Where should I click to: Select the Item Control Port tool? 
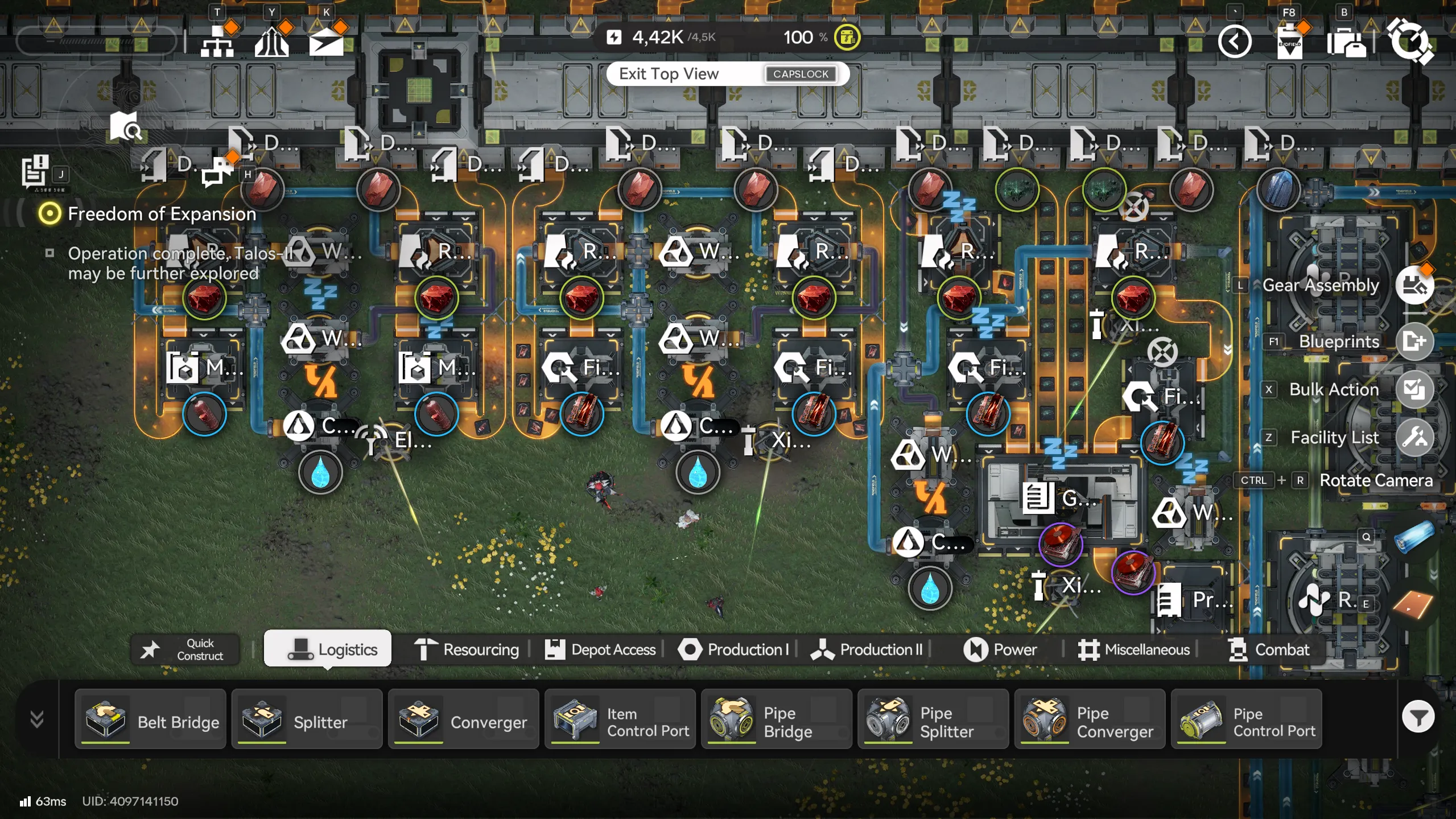(620, 719)
